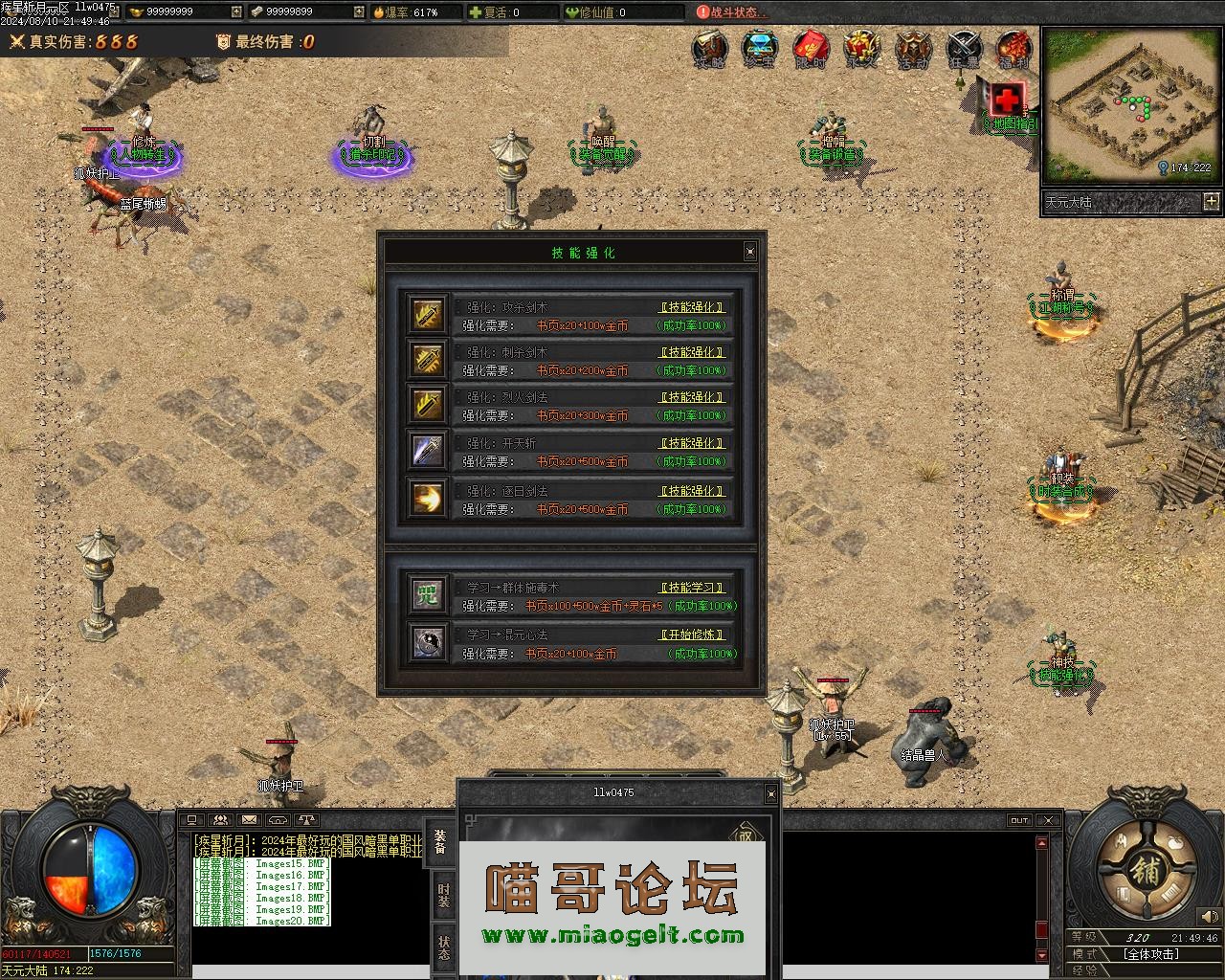Click 技能强化 for 刺杀剑术
The width and height of the screenshot is (1225, 980).
693,352
